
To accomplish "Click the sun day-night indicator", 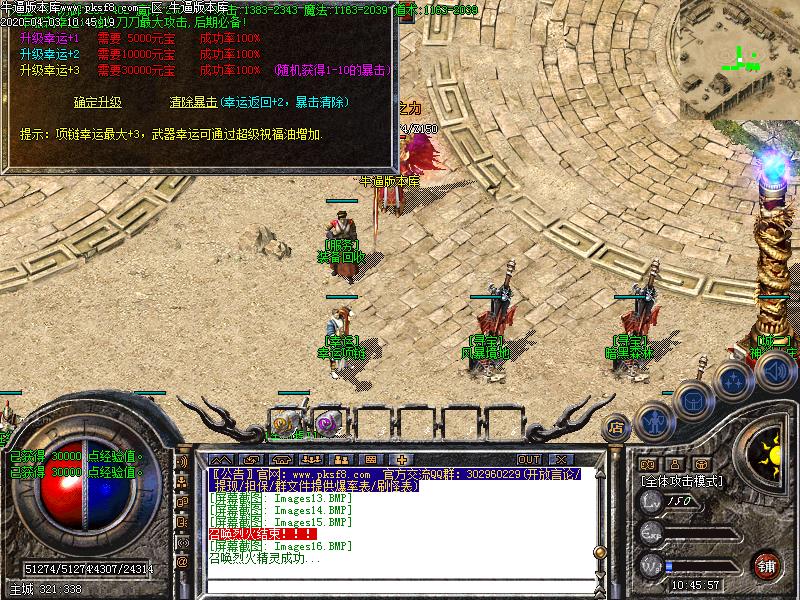I will [x=770, y=453].
